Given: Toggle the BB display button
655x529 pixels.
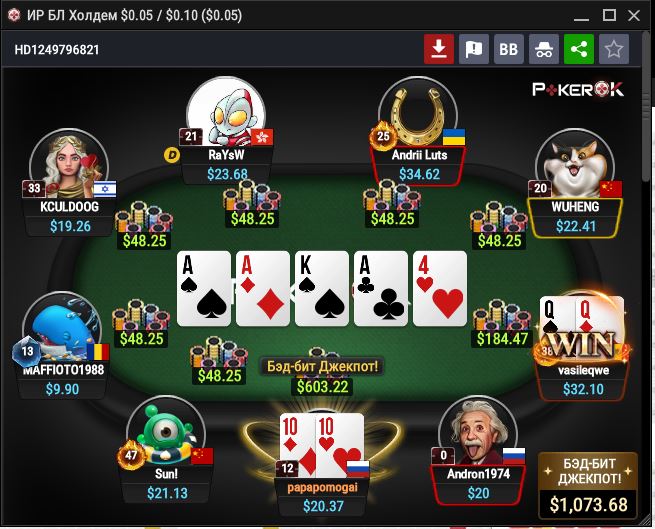Looking at the screenshot, I should (509, 48).
